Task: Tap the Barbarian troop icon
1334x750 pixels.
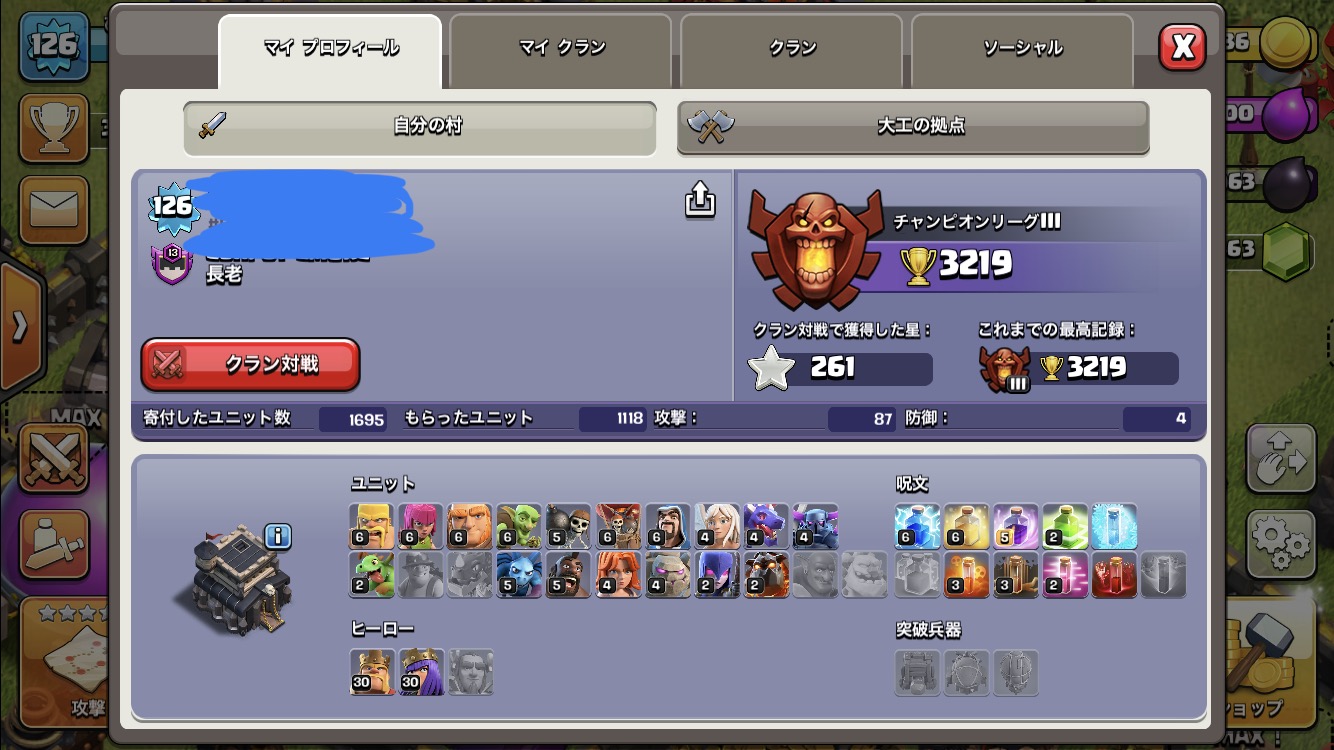Action: coord(372,526)
